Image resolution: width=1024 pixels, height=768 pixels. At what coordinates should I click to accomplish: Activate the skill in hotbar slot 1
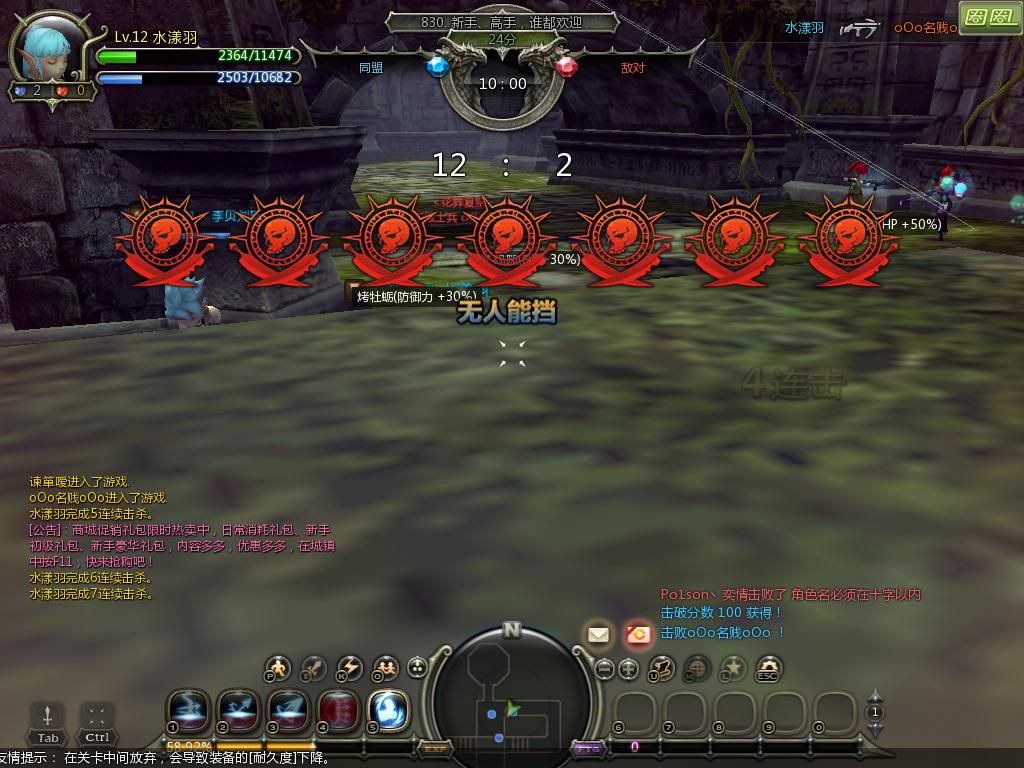coord(188,710)
